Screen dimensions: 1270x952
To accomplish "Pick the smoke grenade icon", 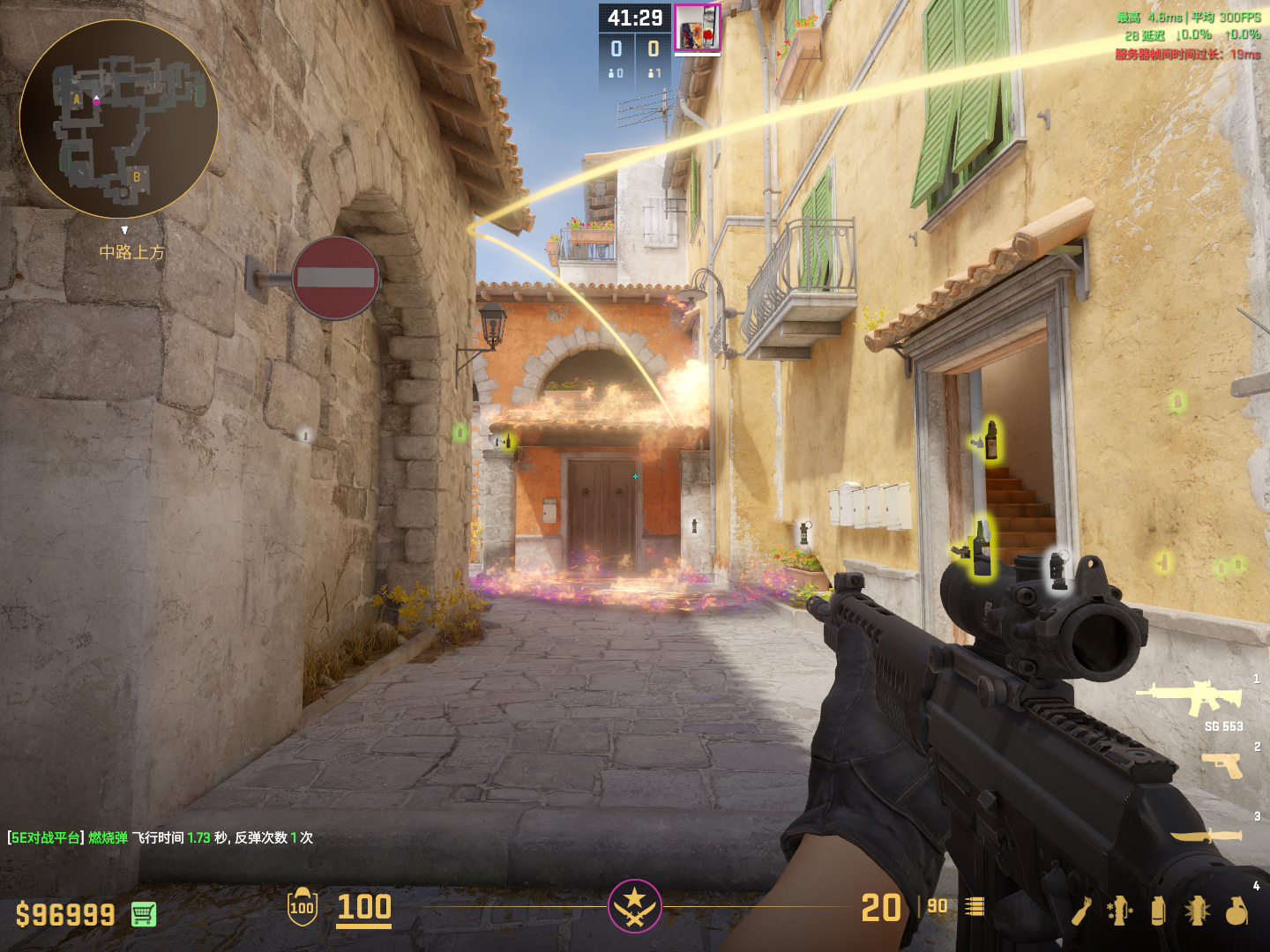I will tap(1158, 911).
